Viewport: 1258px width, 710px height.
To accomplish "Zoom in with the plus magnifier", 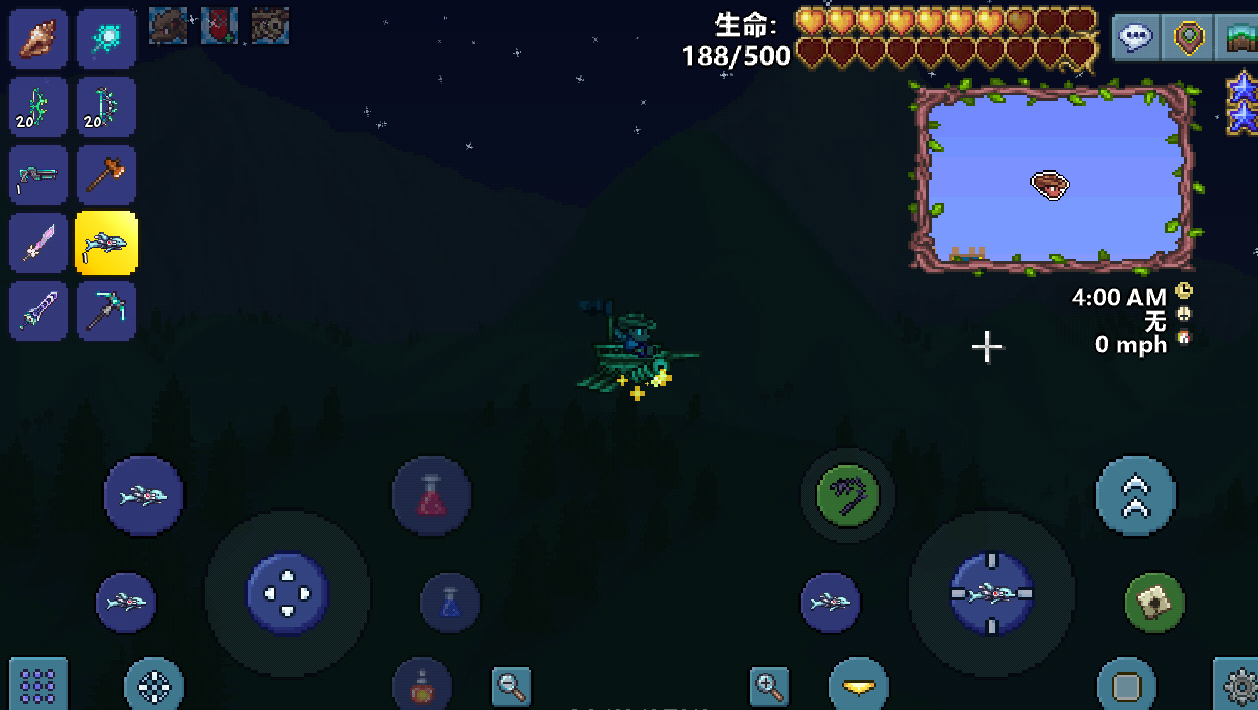I will point(769,686).
